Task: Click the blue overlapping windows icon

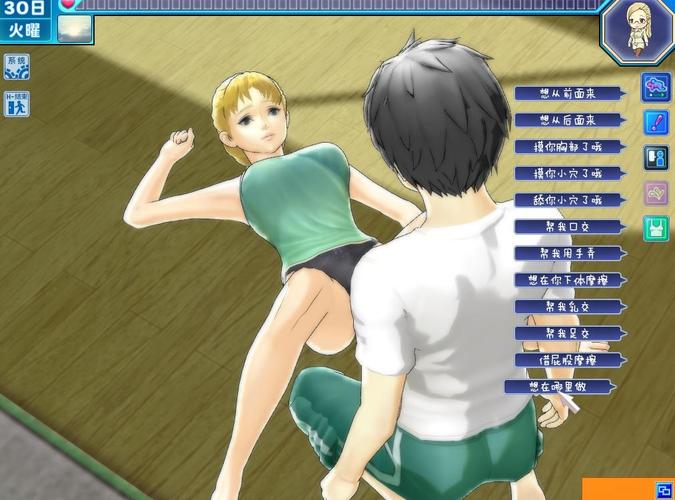Action: 663,489
